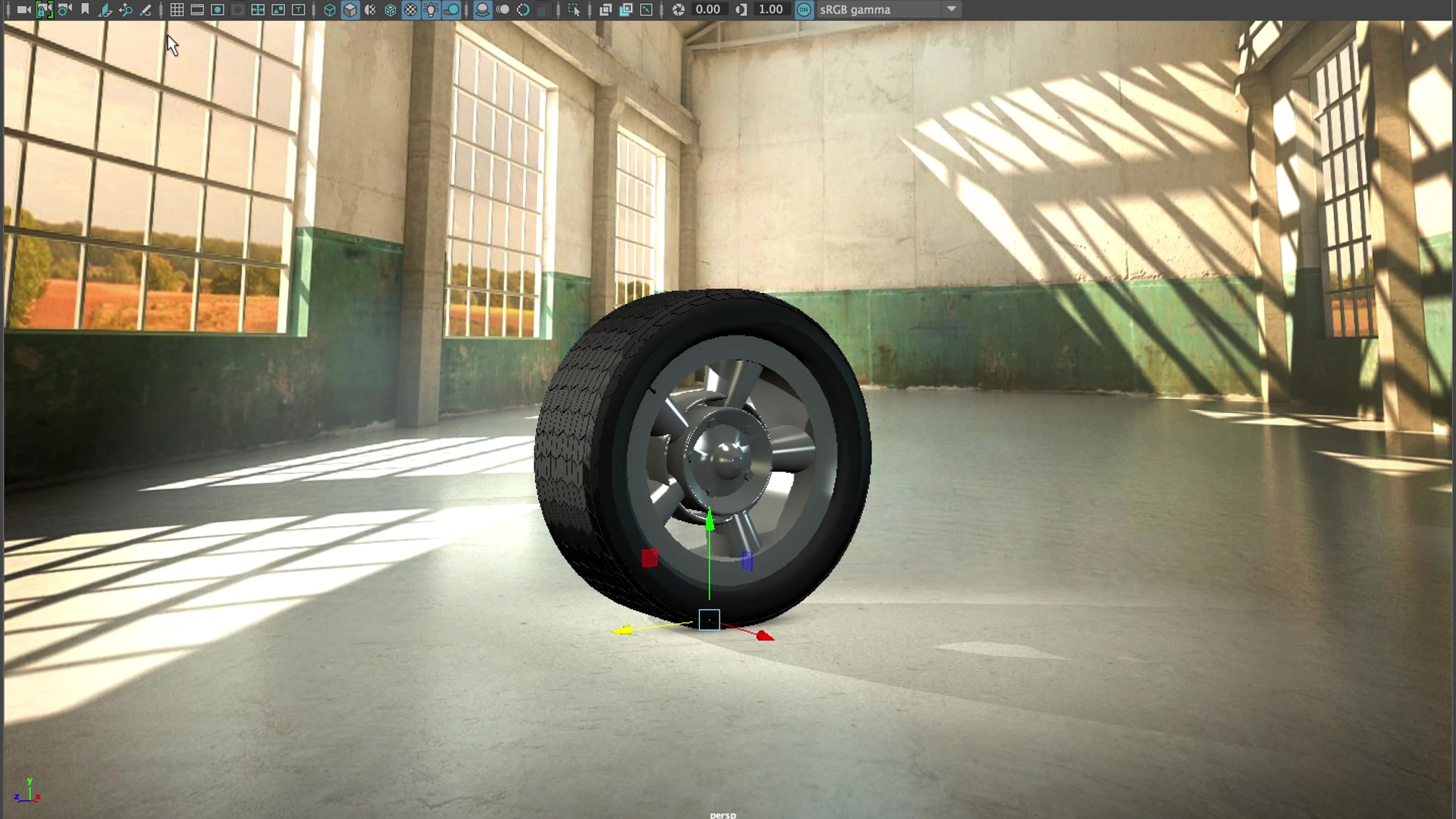Viewport: 1456px width, 819px height.
Task: Toggle isolate select icon
Action: [x=574, y=9]
